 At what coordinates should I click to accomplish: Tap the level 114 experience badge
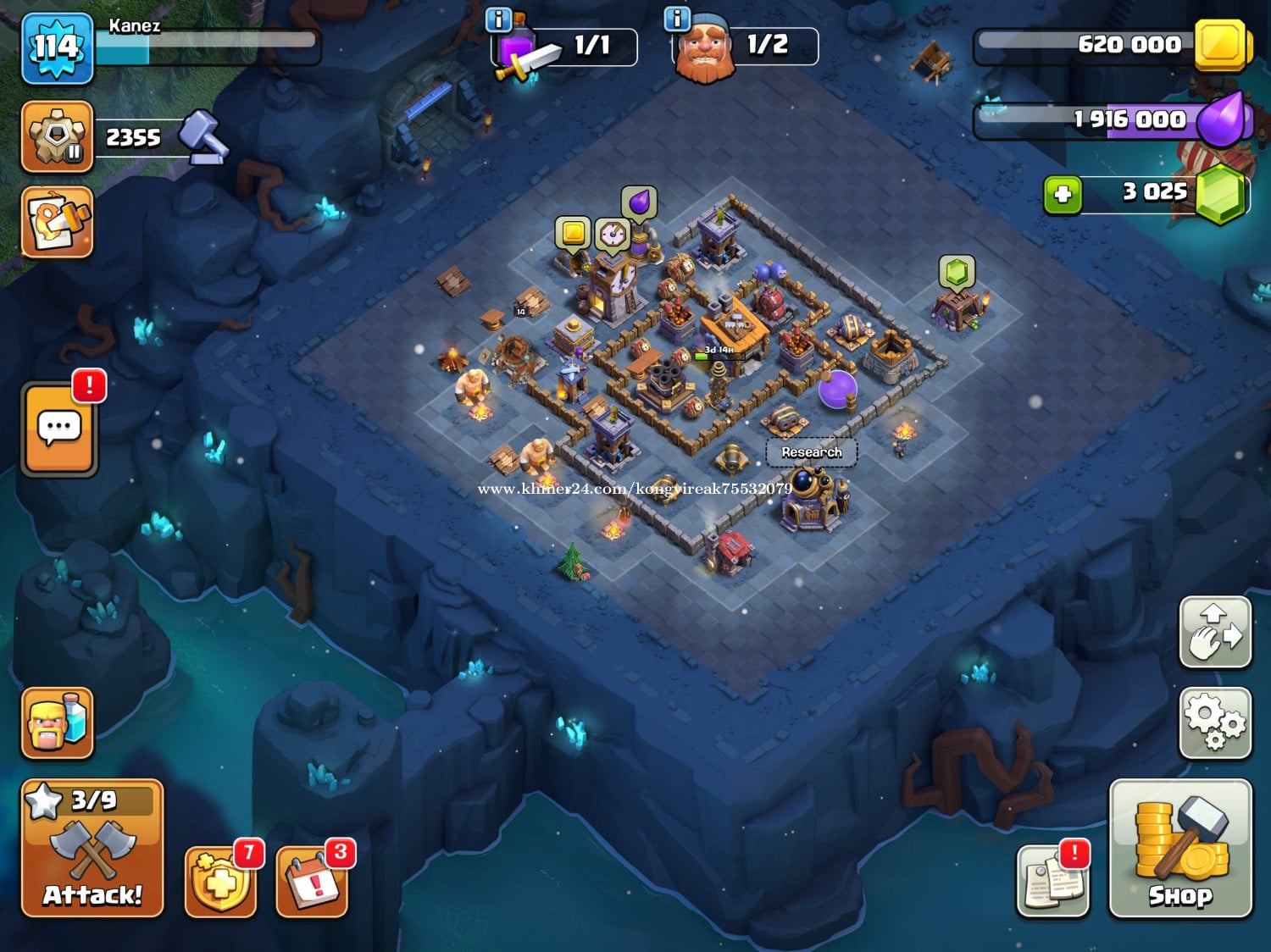click(x=57, y=48)
